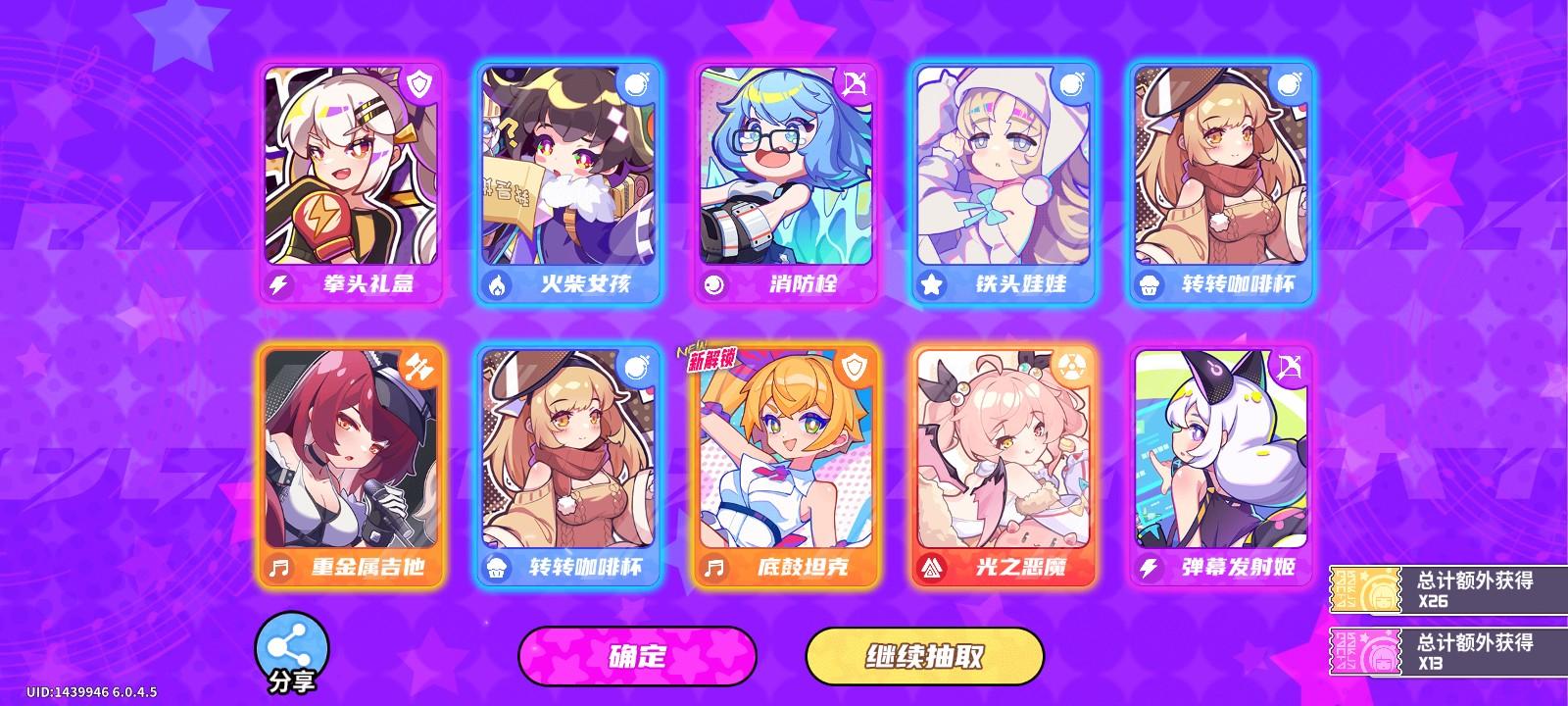Click the hammer icon on 重金属吉他 card

click(417, 365)
